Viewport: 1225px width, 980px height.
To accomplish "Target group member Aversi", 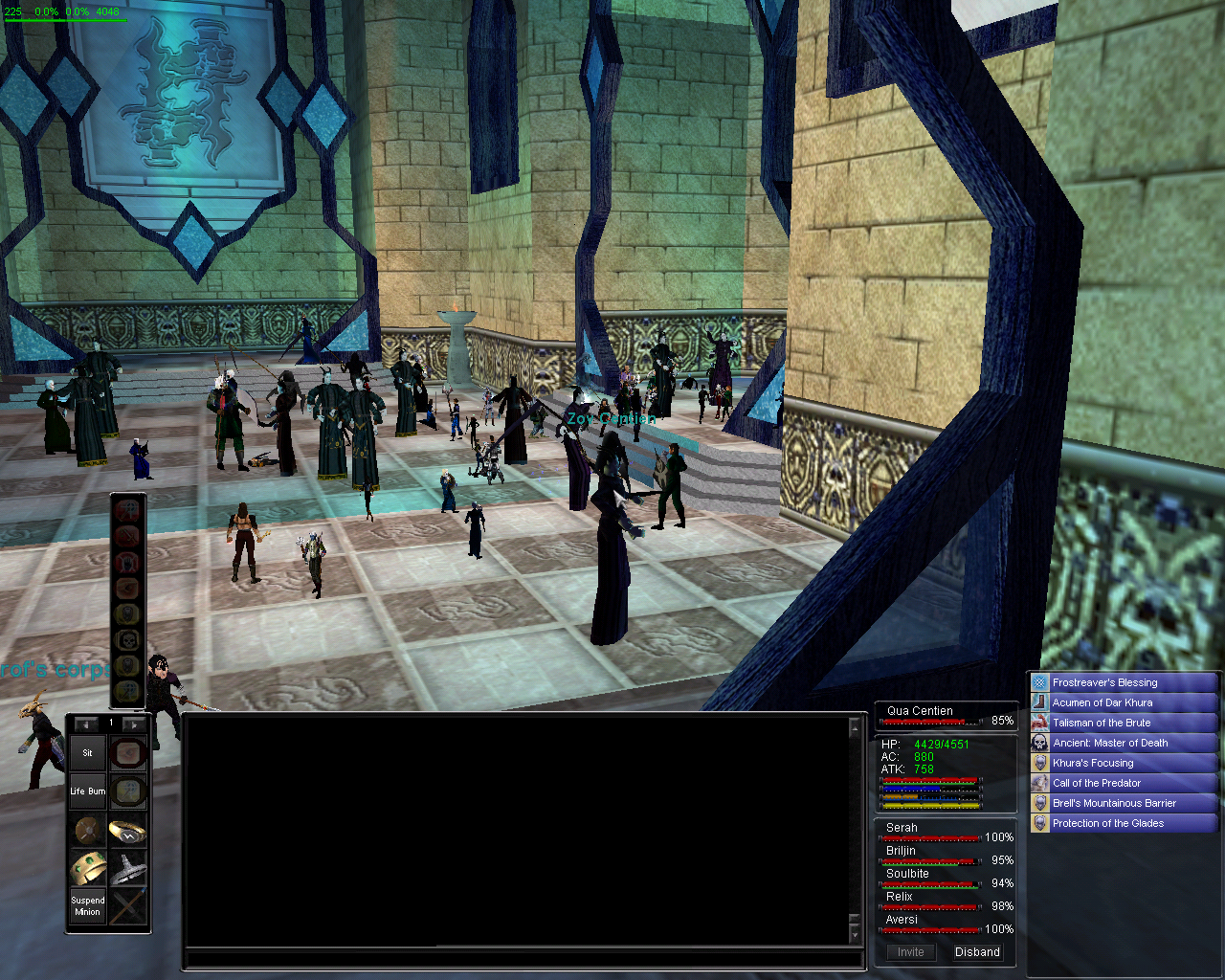I will coord(902,920).
